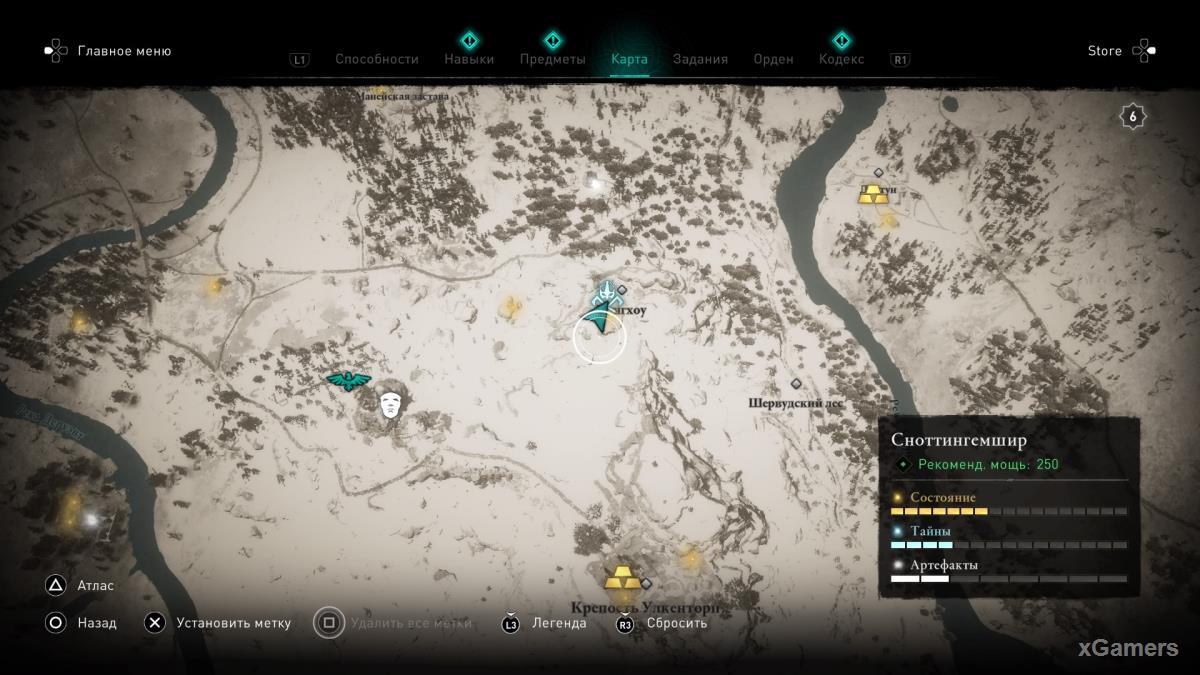Select the gold ingot marker near the river
This screenshot has width=1200, height=675.
[x=873, y=194]
